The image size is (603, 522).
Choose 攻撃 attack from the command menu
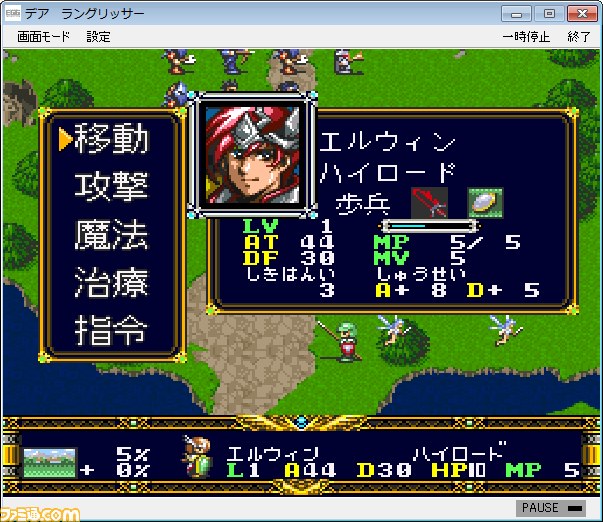point(111,187)
